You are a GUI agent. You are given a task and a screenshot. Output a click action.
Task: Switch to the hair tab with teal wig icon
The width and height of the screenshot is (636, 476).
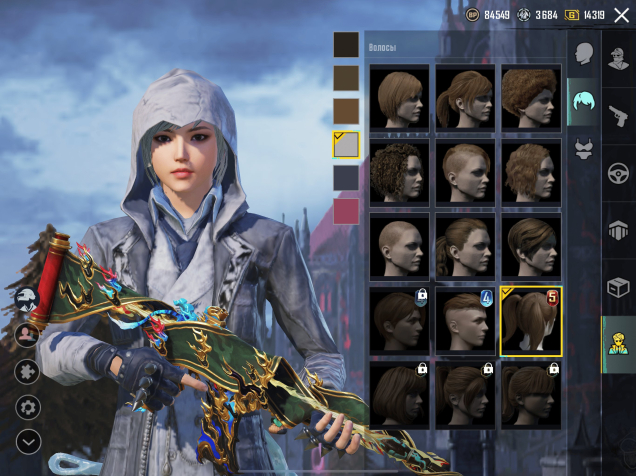tap(584, 100)
